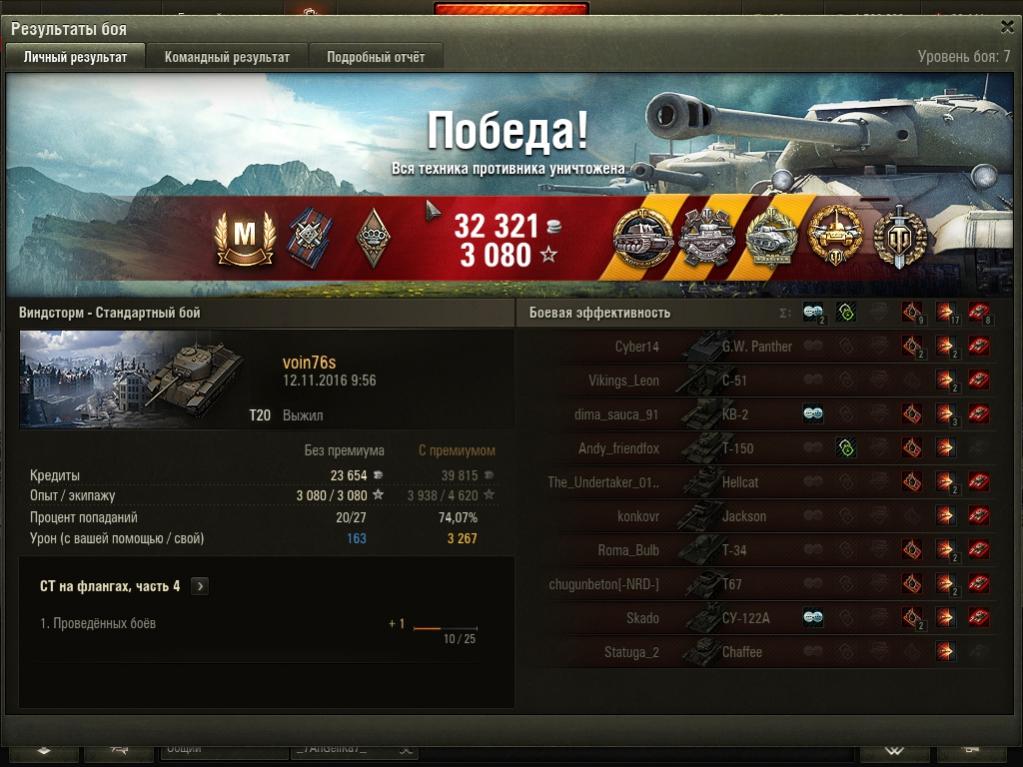Choose the chugunbeton T67 row
Image resolution: width=1023 pixels, height=767 pixels.
[x=760, y=585]
